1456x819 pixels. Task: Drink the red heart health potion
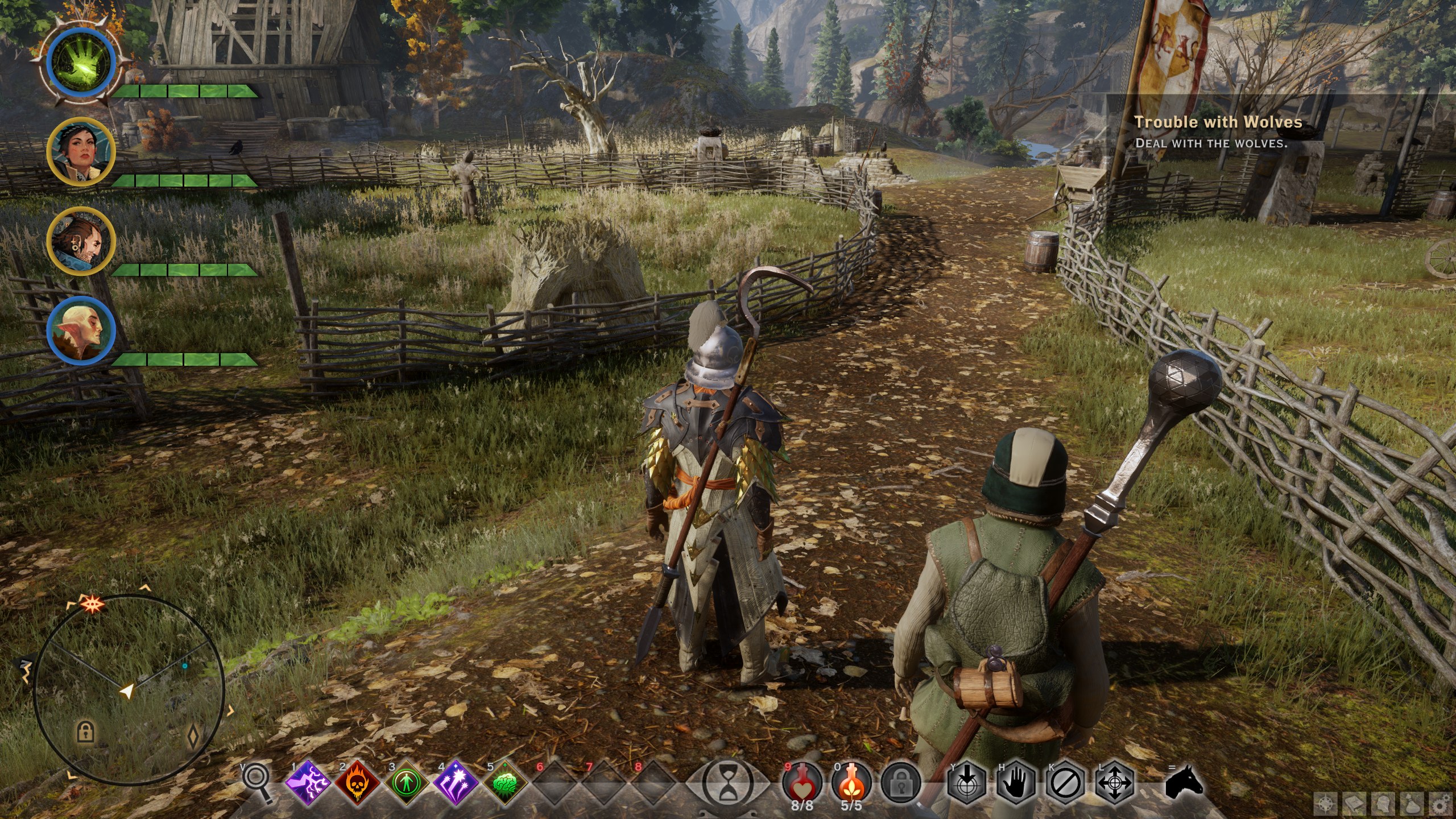(802, 784)
